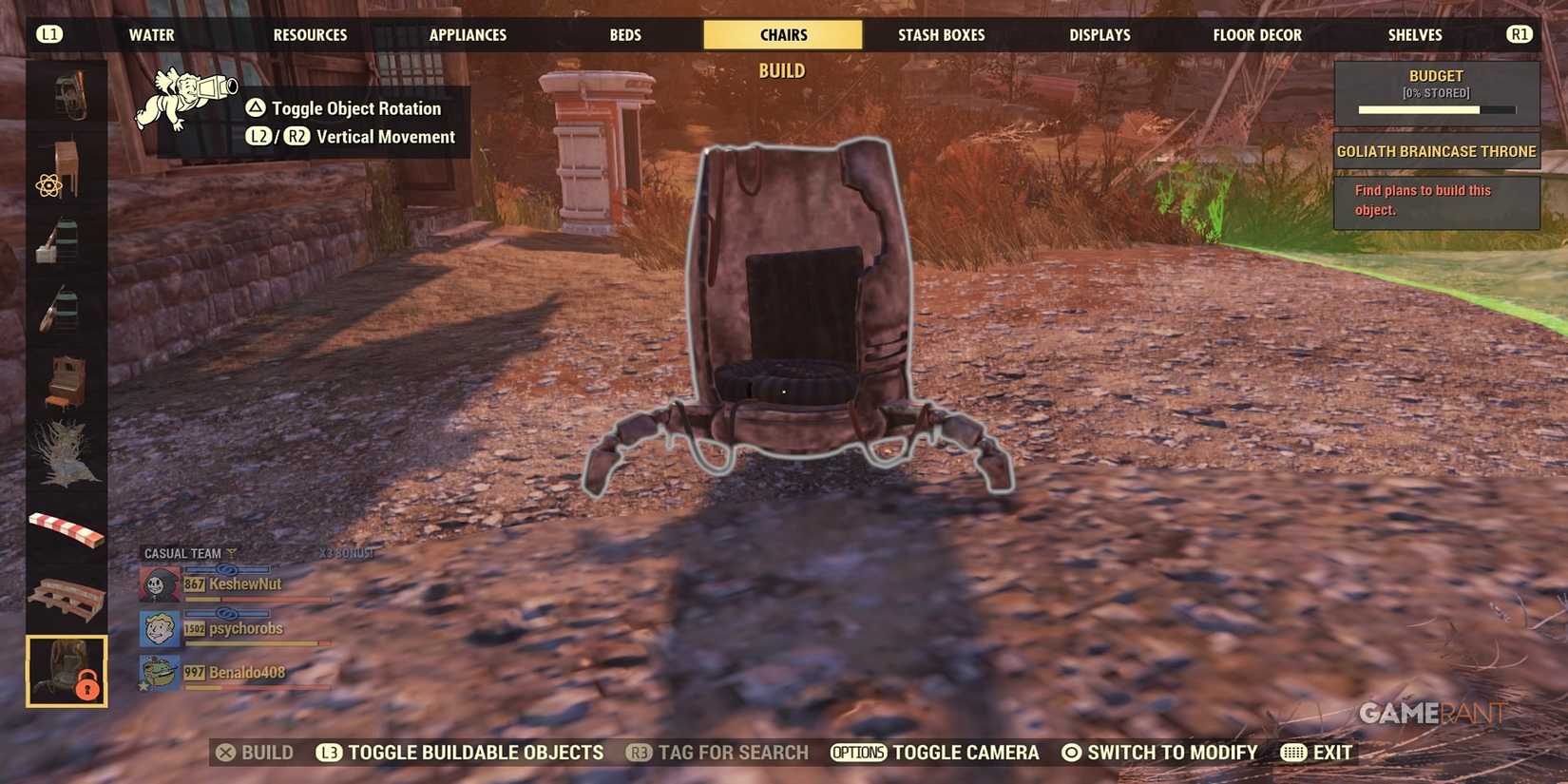
Task: Click Switch To Modify in the bottom bar
Action: coord(1161,752)
